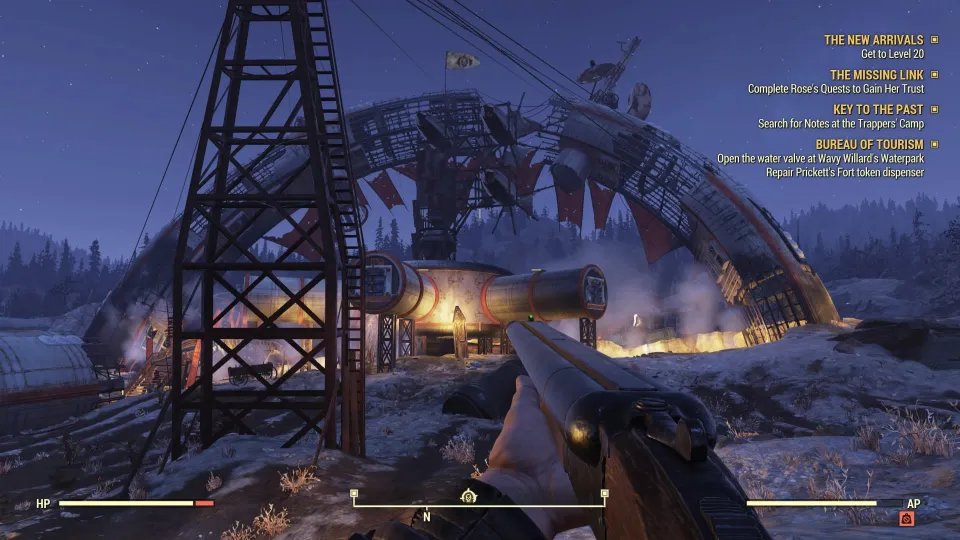
Task: Click the red status icon below AP
Action: (x=906, y=518)
